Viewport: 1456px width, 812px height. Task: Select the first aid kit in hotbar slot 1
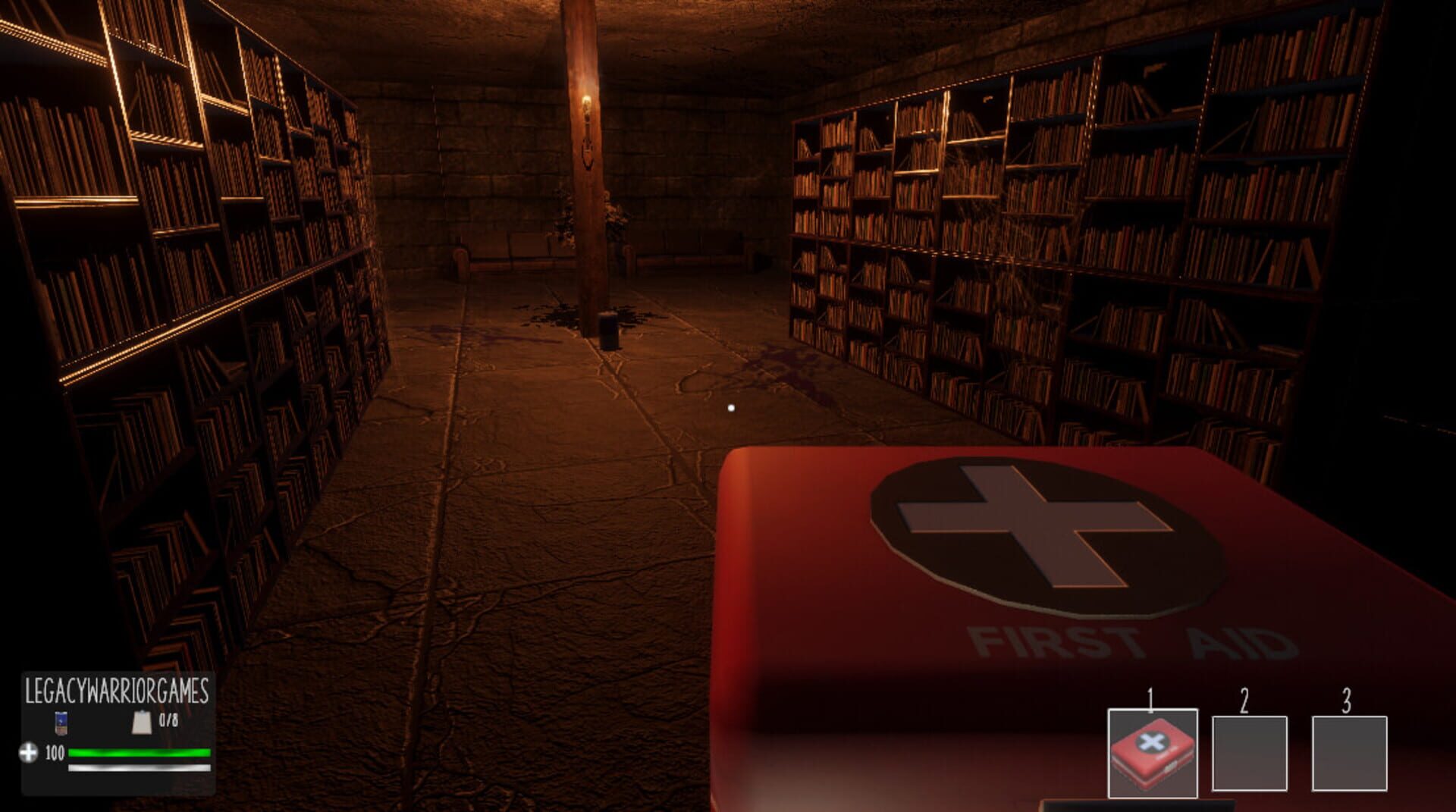tap(1153, 753)
